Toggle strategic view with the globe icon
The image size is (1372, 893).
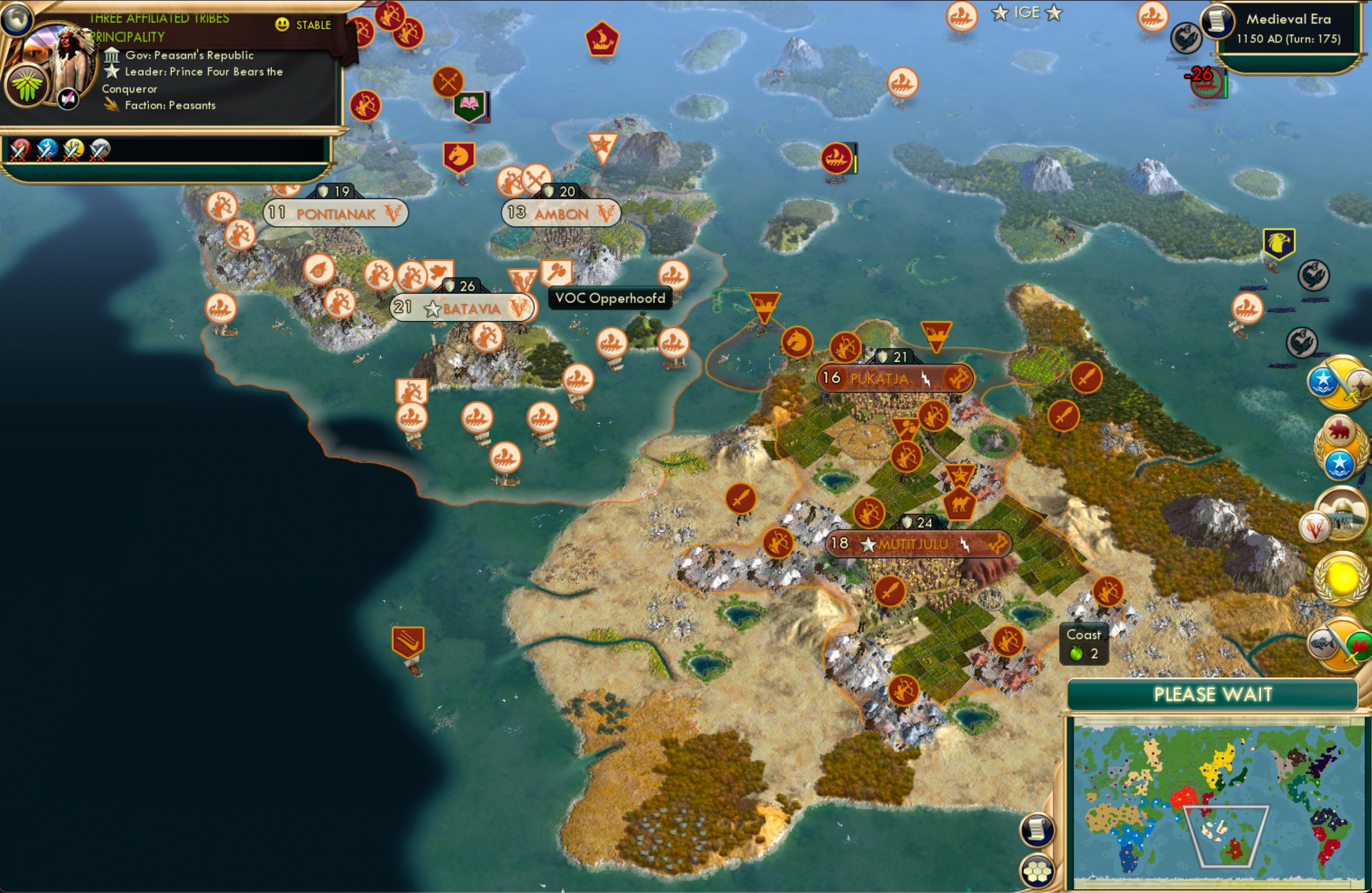17,20
